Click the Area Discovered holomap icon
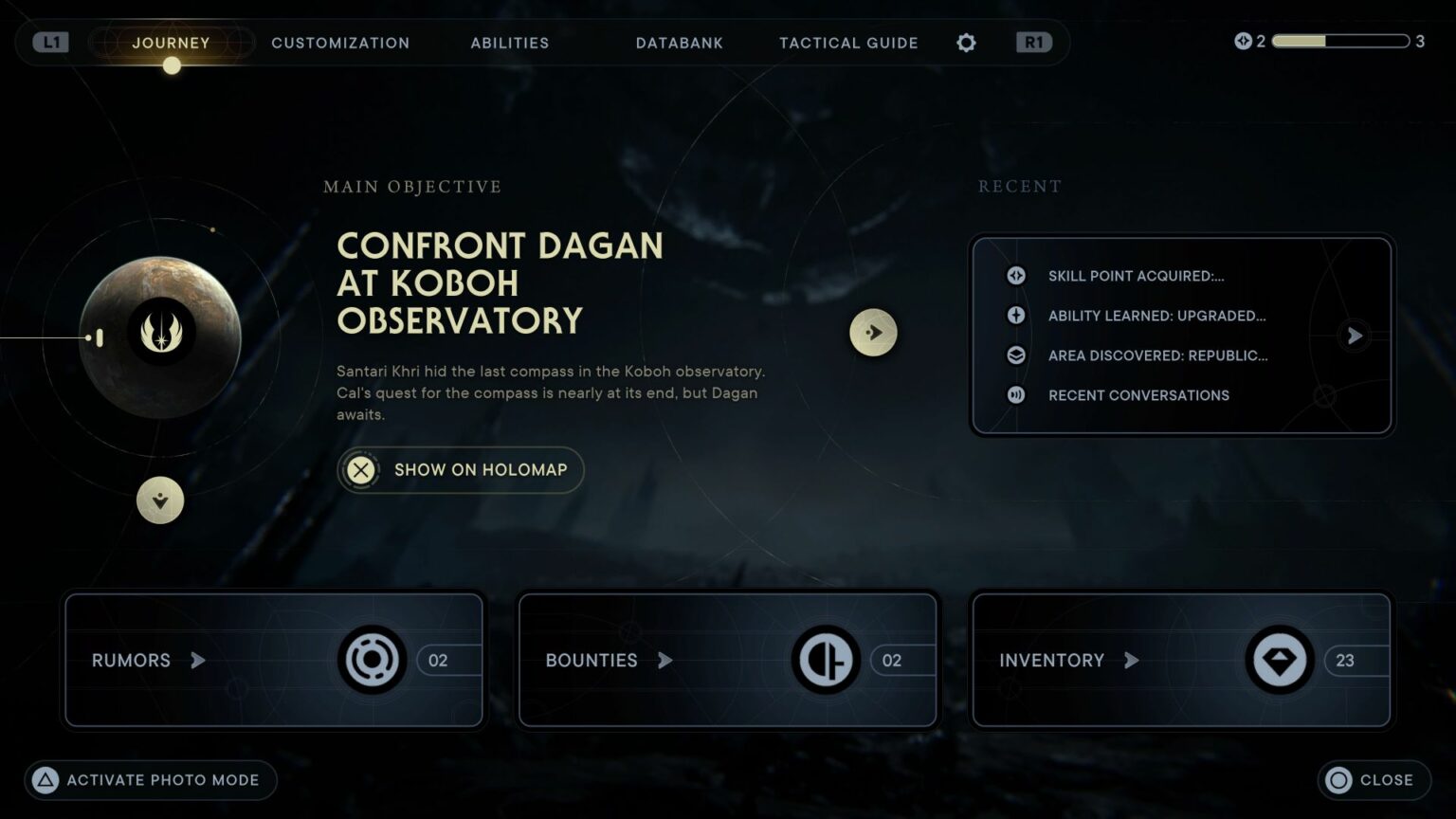The image size is (1456, 819). tap(1015, 355)
